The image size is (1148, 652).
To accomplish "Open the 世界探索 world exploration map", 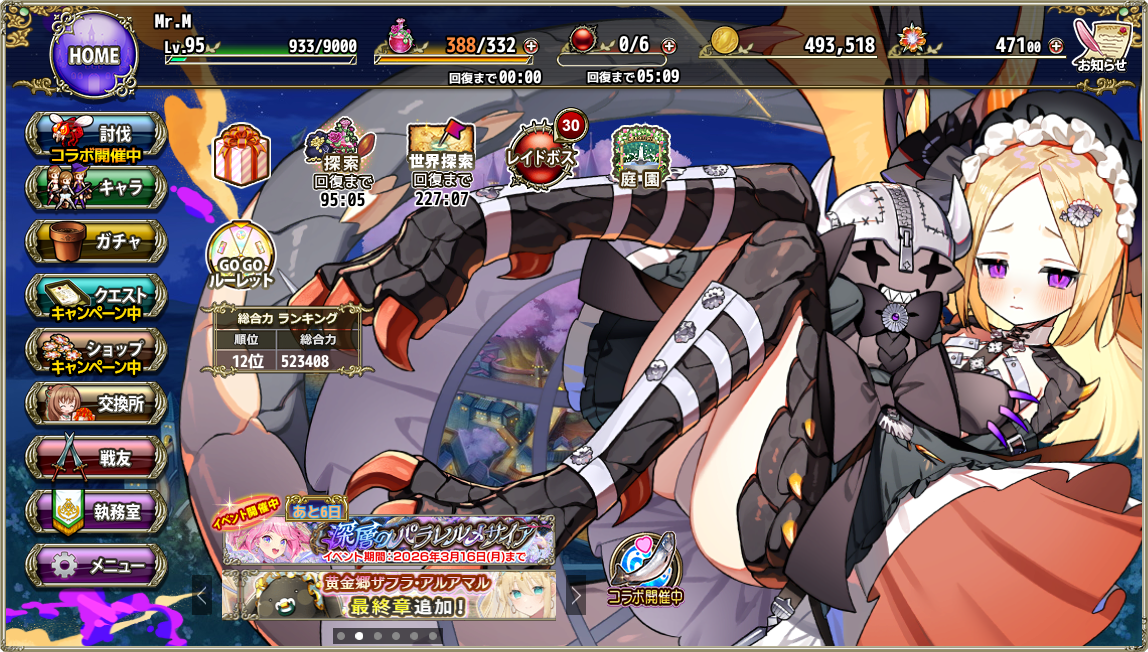I will pos(440,158).
